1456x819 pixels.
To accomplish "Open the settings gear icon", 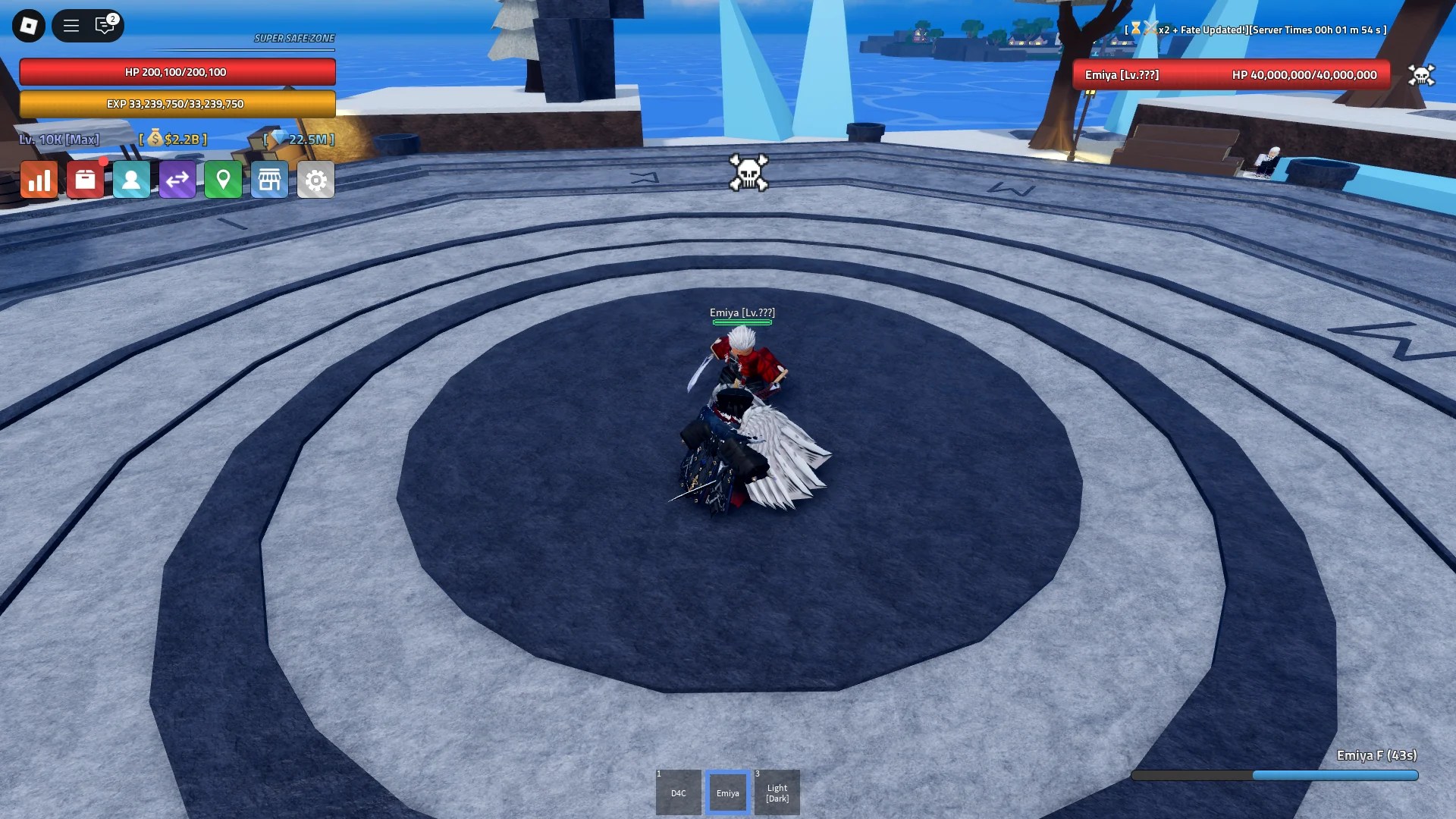I will (316, 179).
